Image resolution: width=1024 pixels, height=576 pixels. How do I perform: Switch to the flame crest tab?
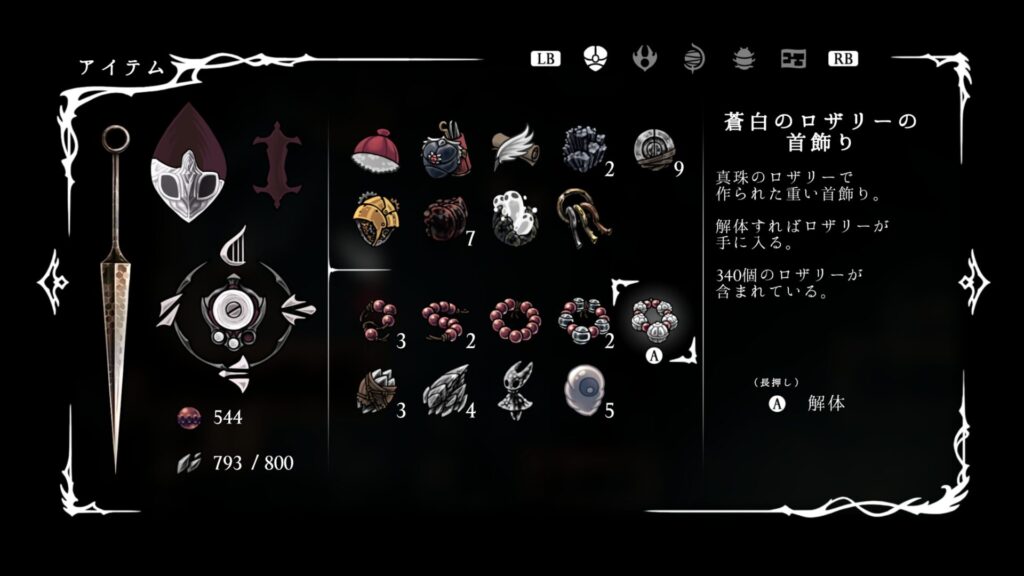point(645,58)
